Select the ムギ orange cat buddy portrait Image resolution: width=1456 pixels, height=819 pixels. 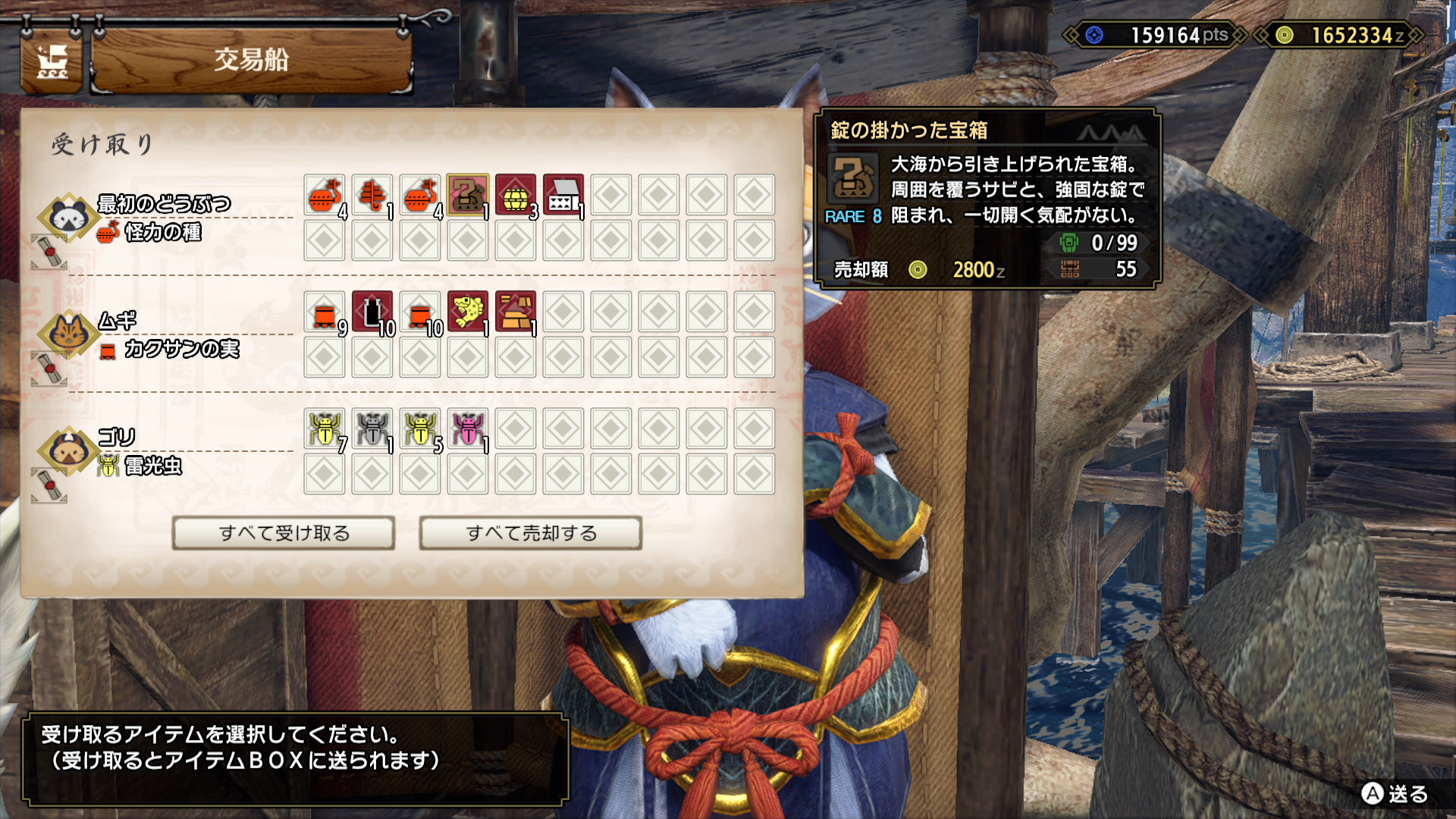coord(68,334)
